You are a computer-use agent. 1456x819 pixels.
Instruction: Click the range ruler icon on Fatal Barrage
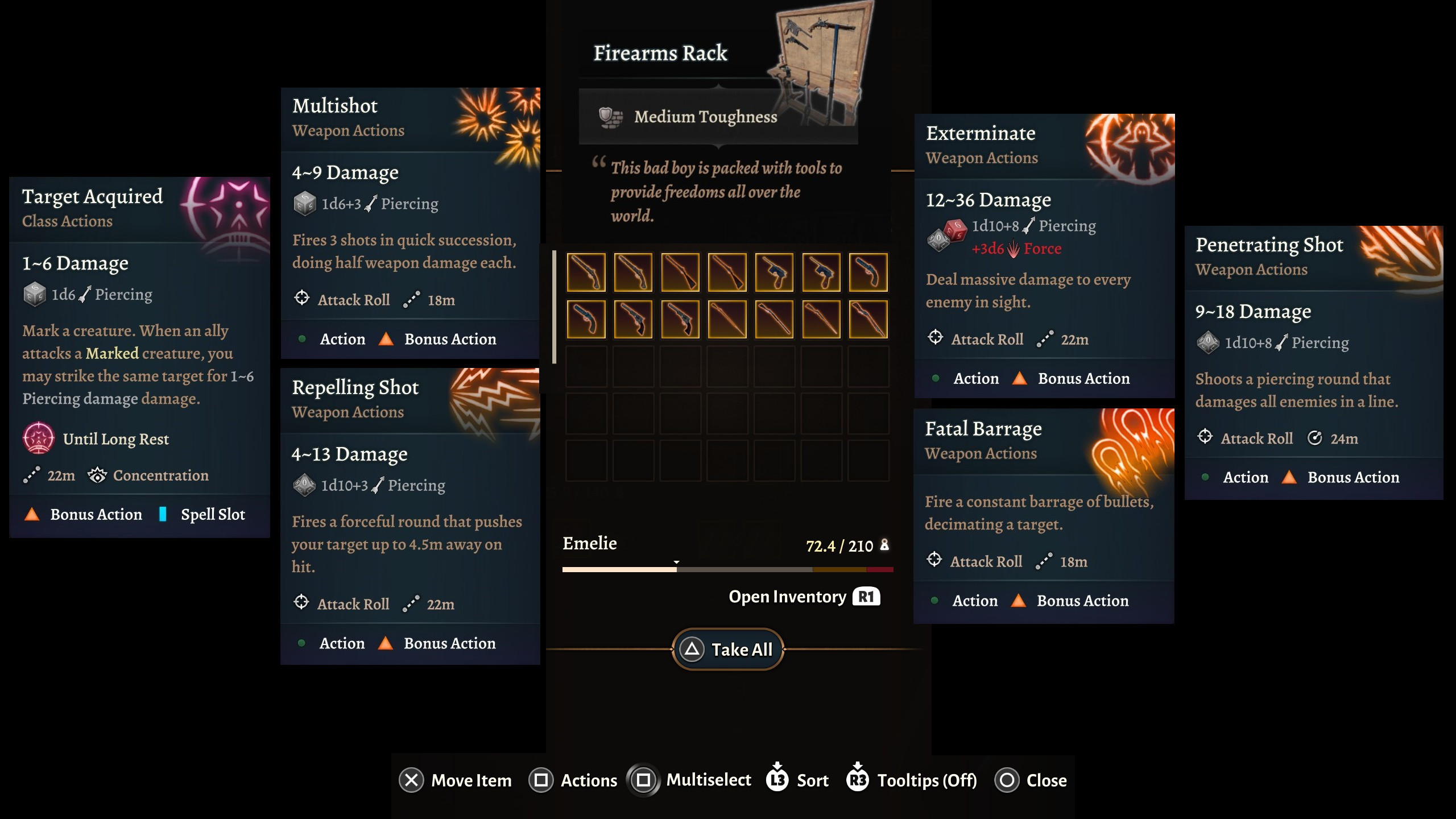click(x=1043, y=562)
